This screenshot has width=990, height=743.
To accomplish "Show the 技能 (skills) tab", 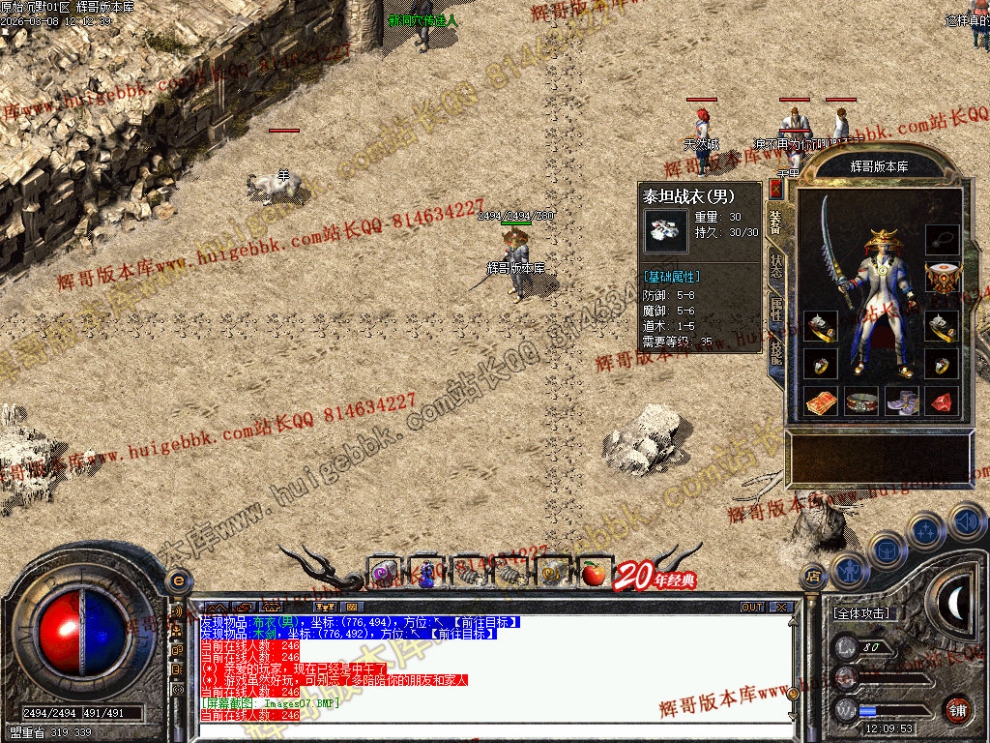I will (776, 351).
